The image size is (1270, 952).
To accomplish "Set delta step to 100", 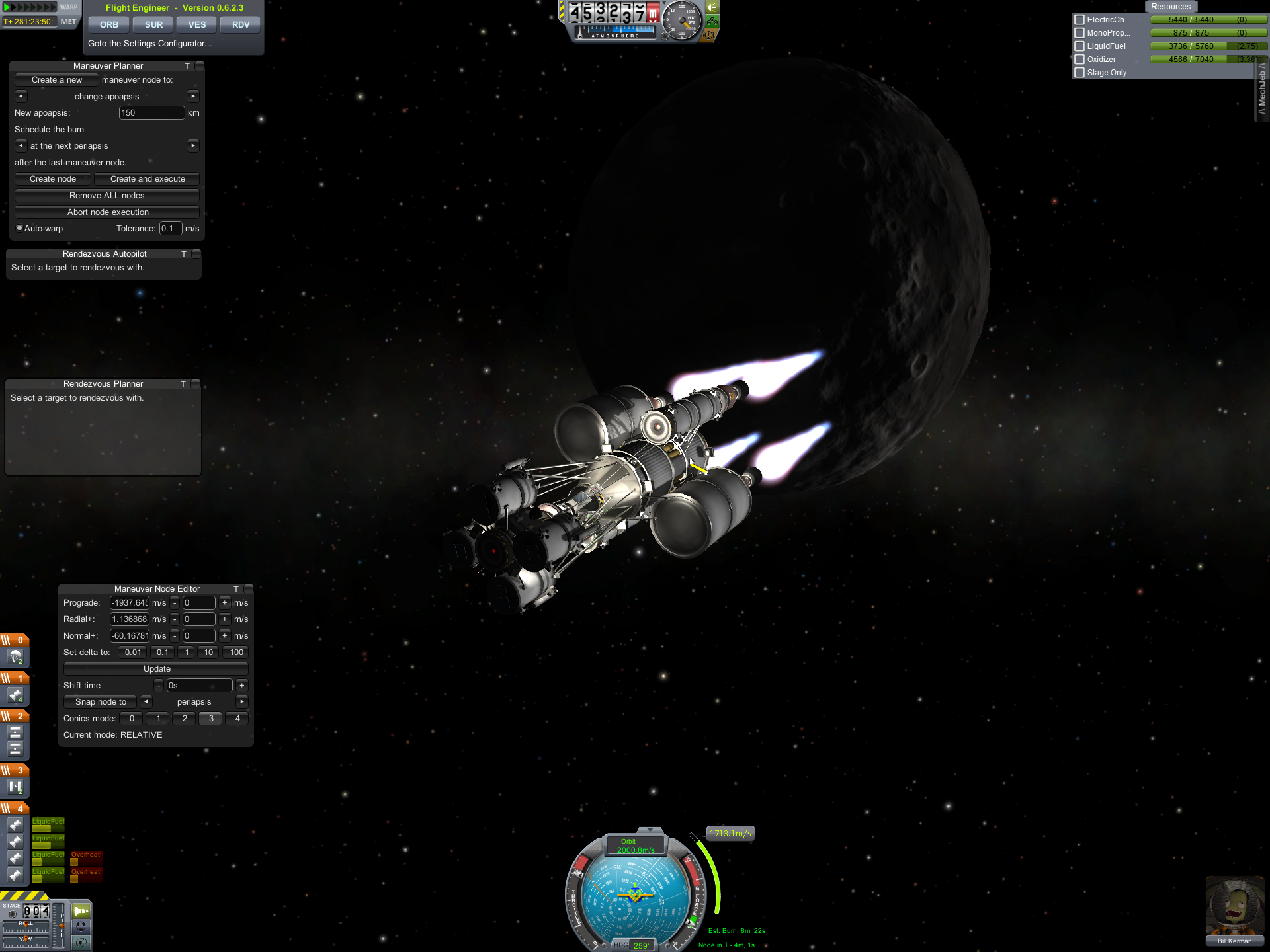I will pos(236,653).
